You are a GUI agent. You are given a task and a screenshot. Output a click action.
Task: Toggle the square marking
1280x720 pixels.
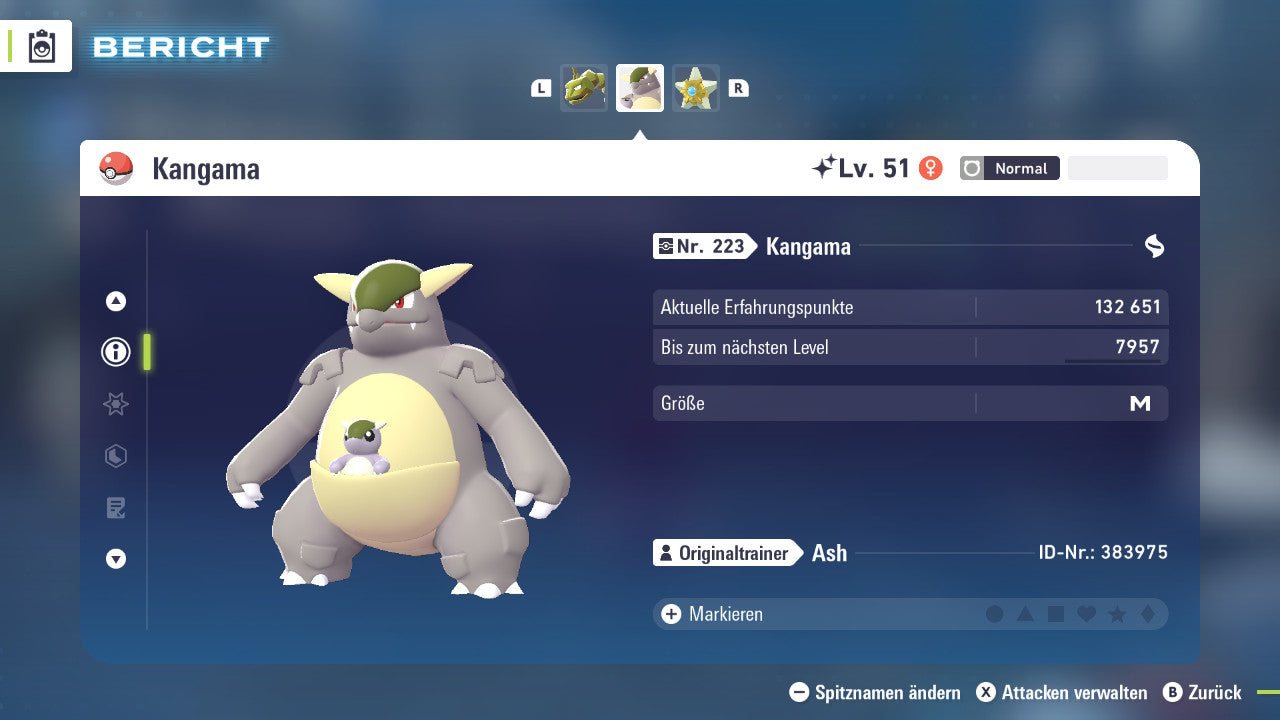pyautogui.click(x=1056, y=614)
